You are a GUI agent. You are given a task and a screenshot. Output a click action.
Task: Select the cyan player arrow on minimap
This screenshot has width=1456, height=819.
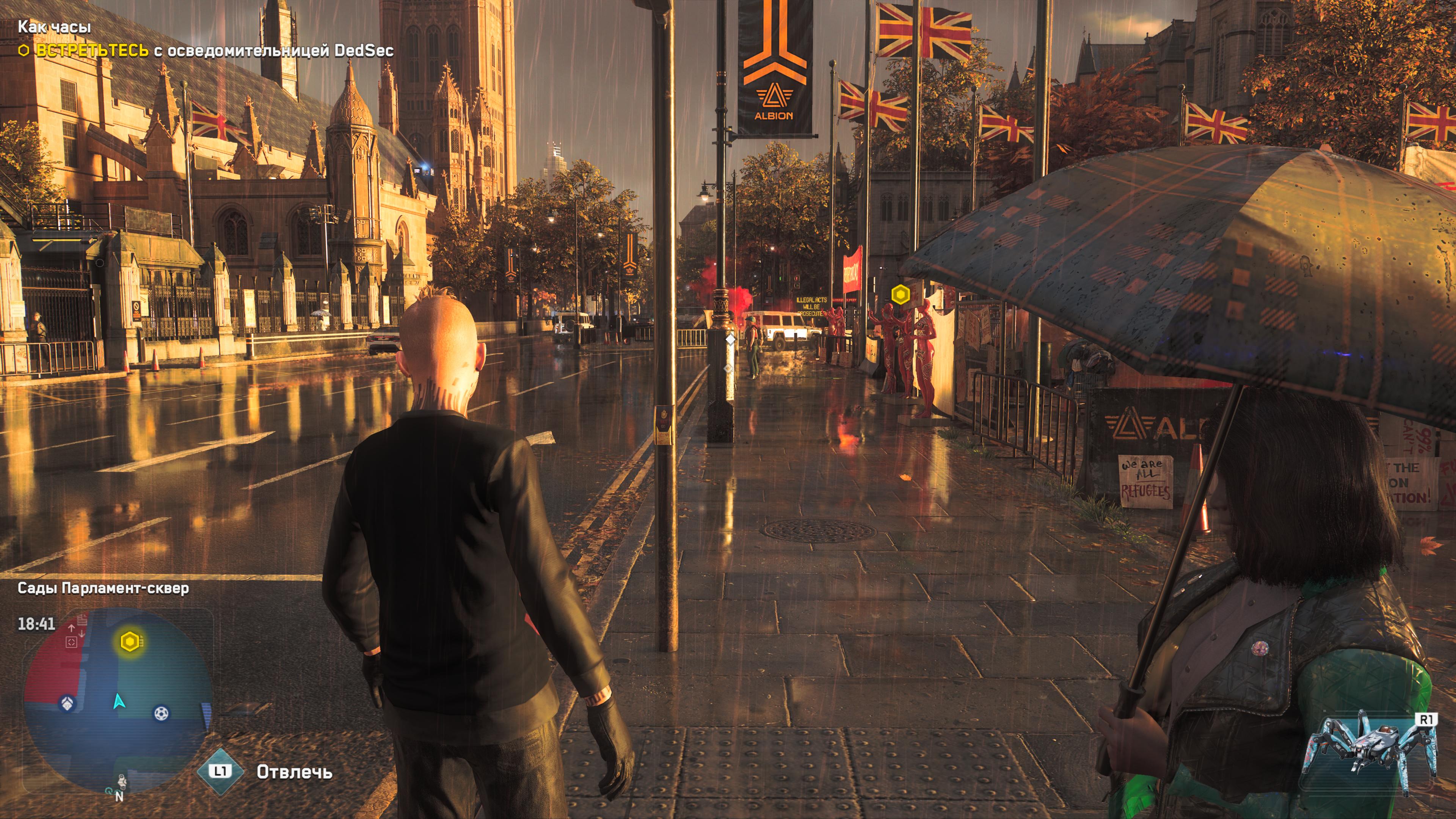click(x=118, y=701)
